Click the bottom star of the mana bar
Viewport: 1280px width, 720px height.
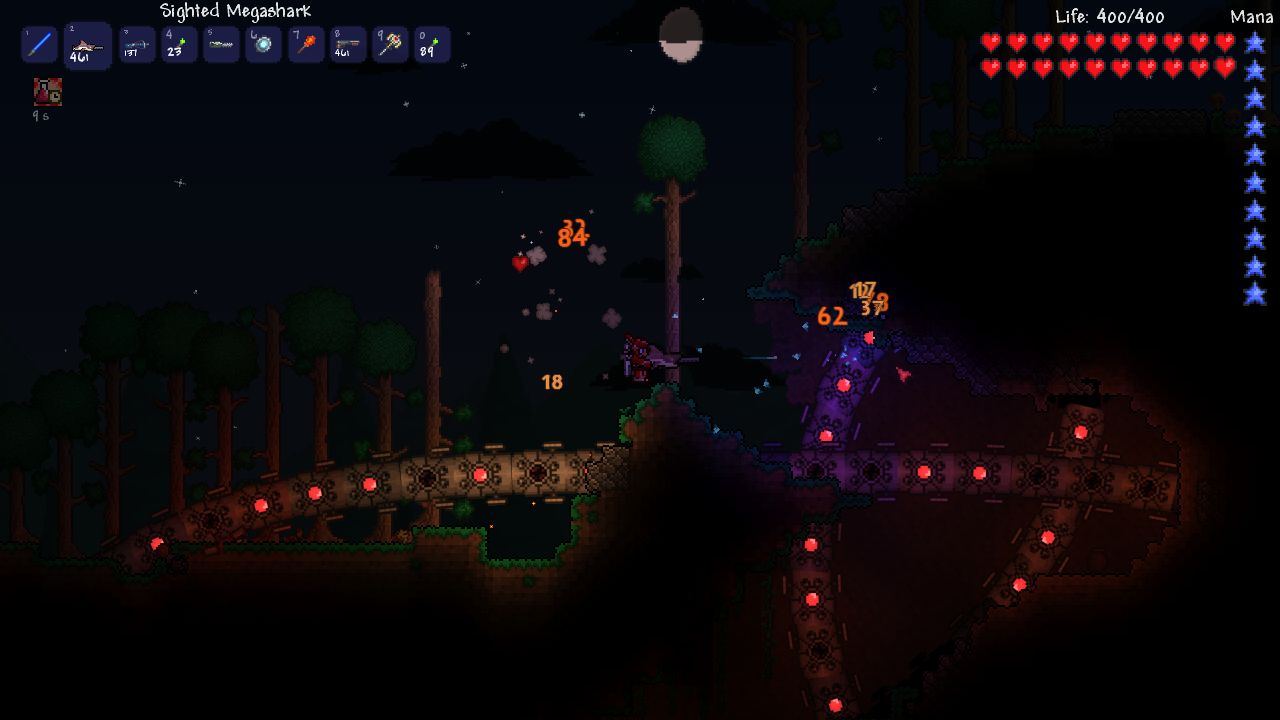[x=1253, y=296]
